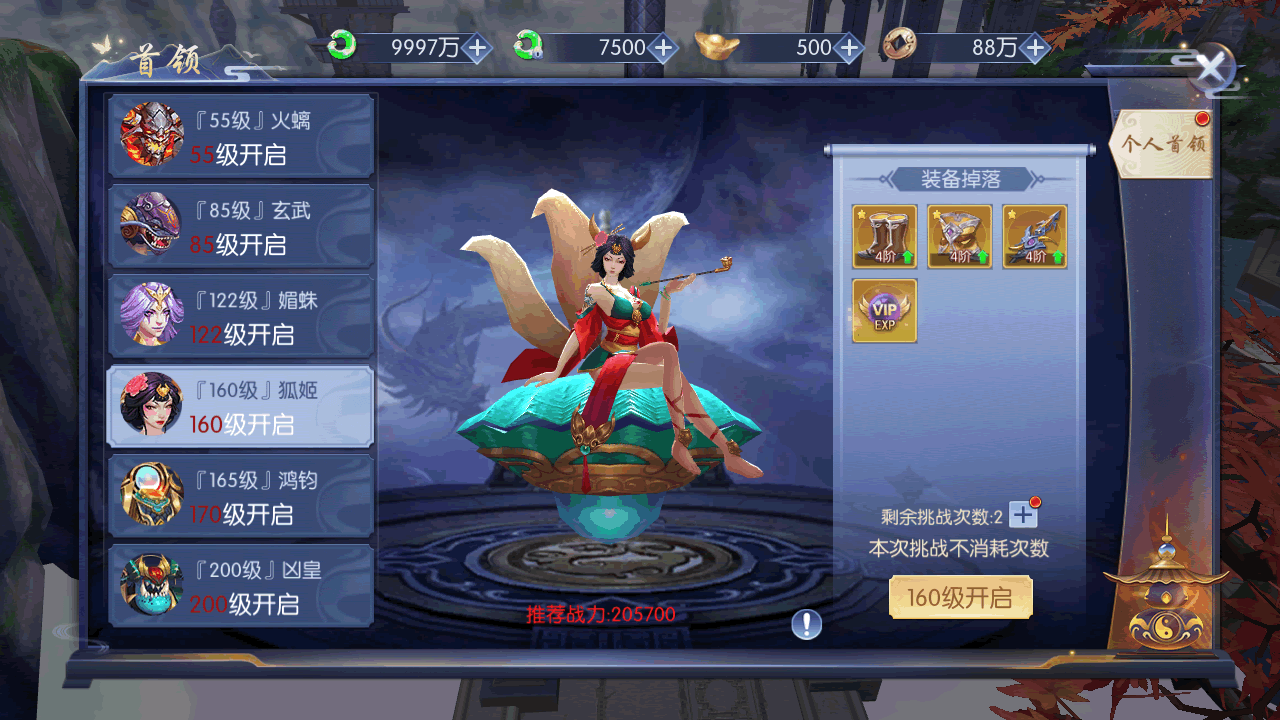Open the 个人首领 tab
This screenshot has width=1280, height=720.
pyautogui.click(x=1163, y=144)
